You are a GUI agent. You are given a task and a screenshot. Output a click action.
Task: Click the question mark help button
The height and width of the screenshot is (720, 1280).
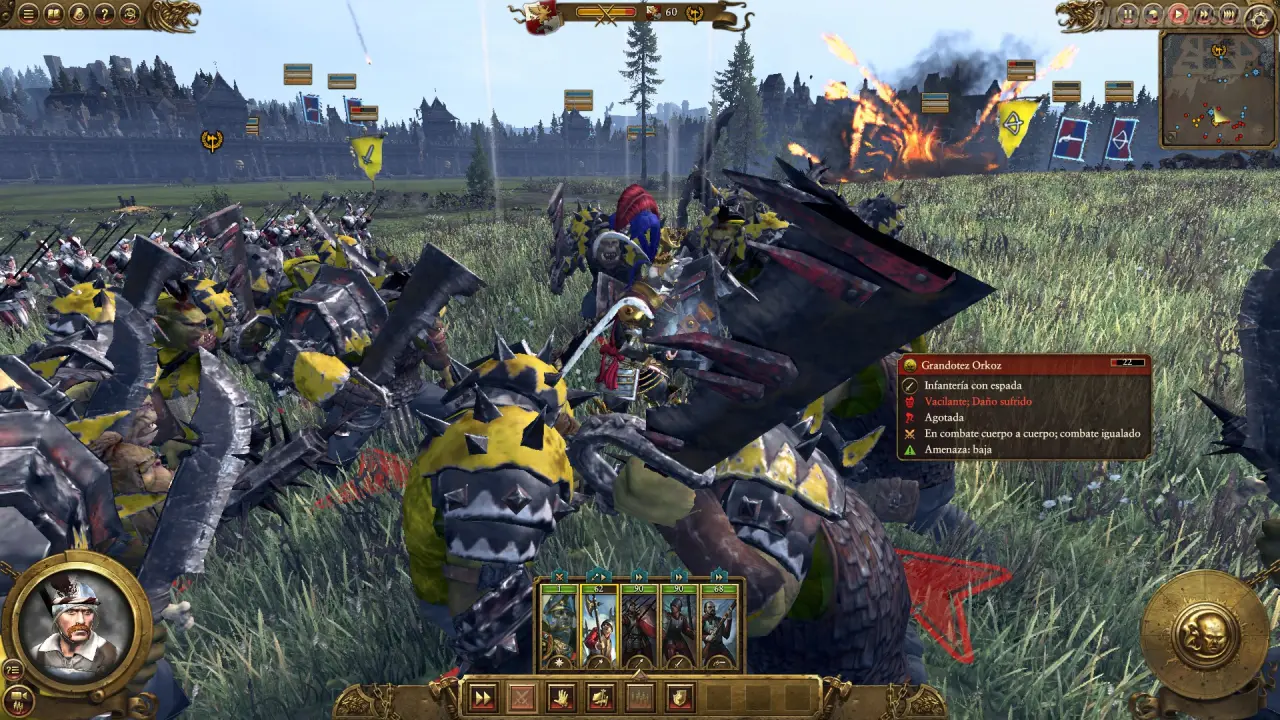104,14
